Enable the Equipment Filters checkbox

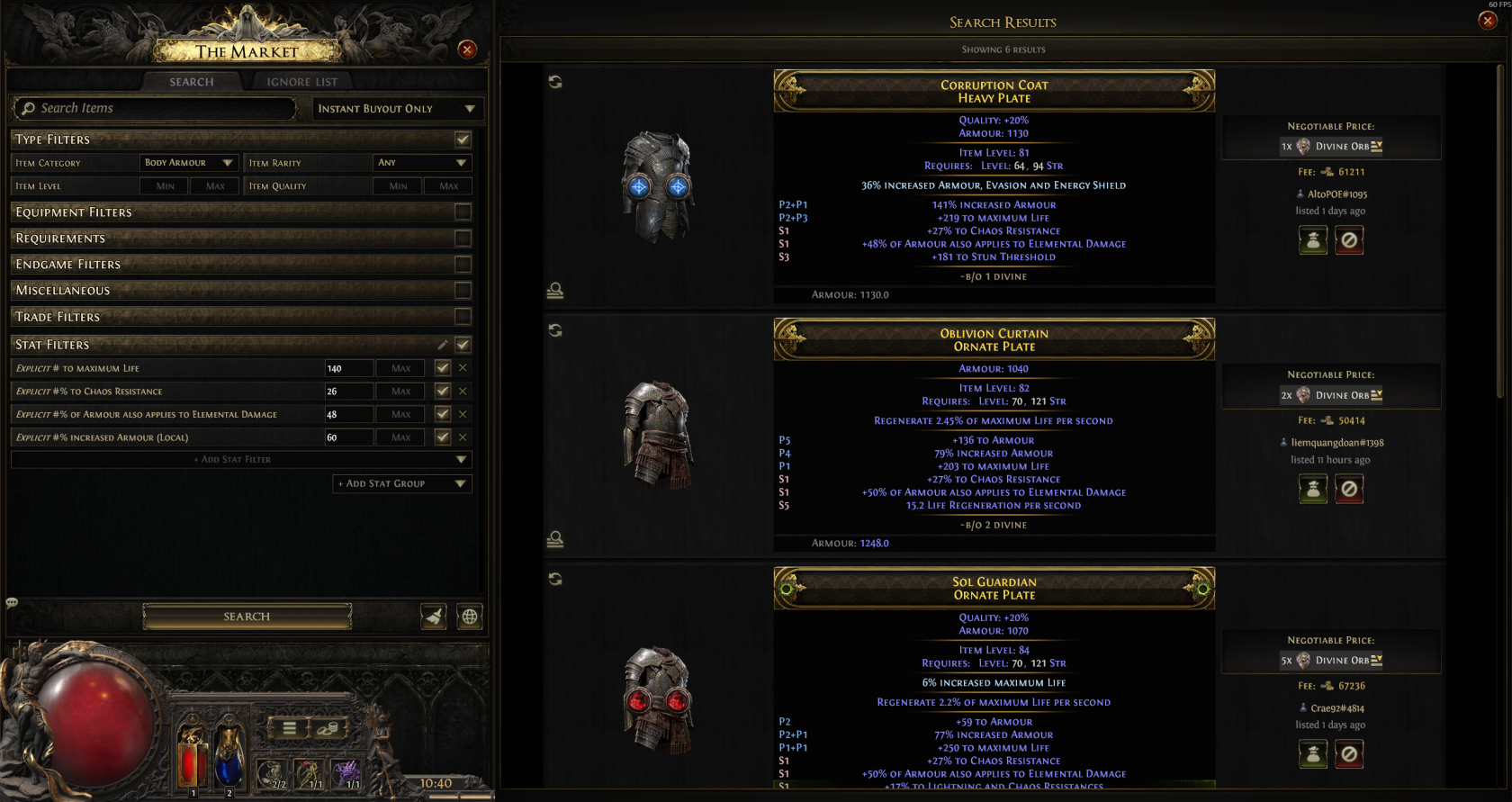click(463, 212)
